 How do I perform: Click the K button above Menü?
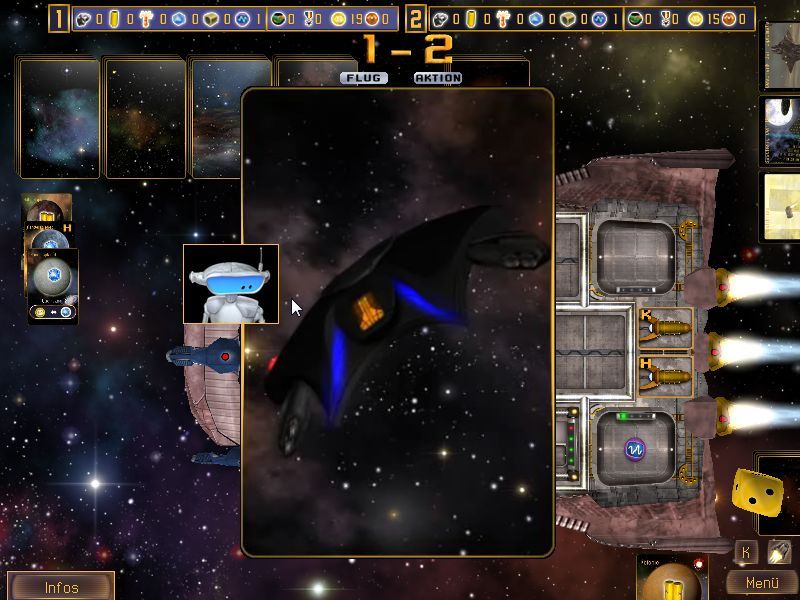point(746,551)
